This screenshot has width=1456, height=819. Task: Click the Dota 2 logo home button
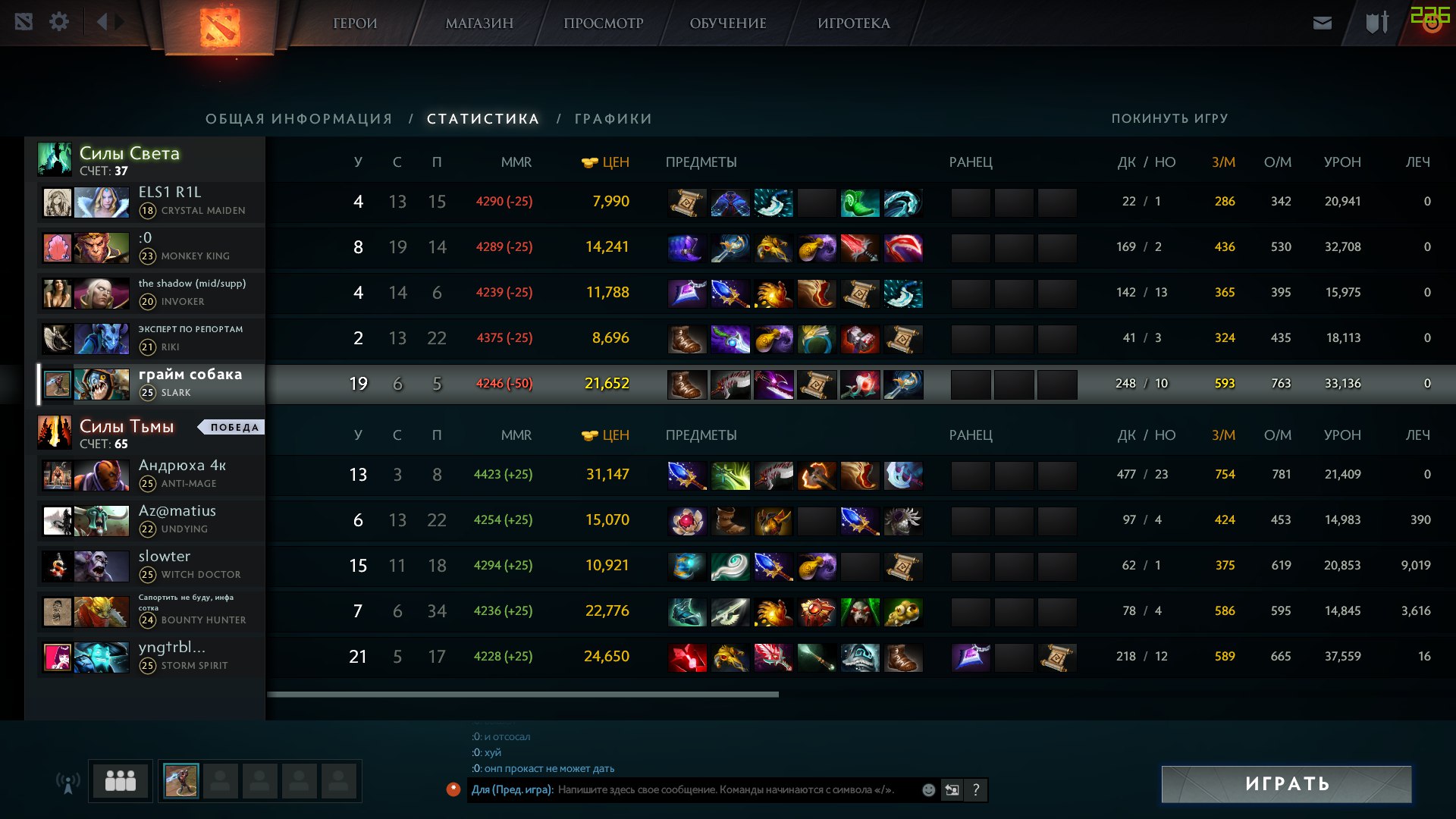[220, 27]
